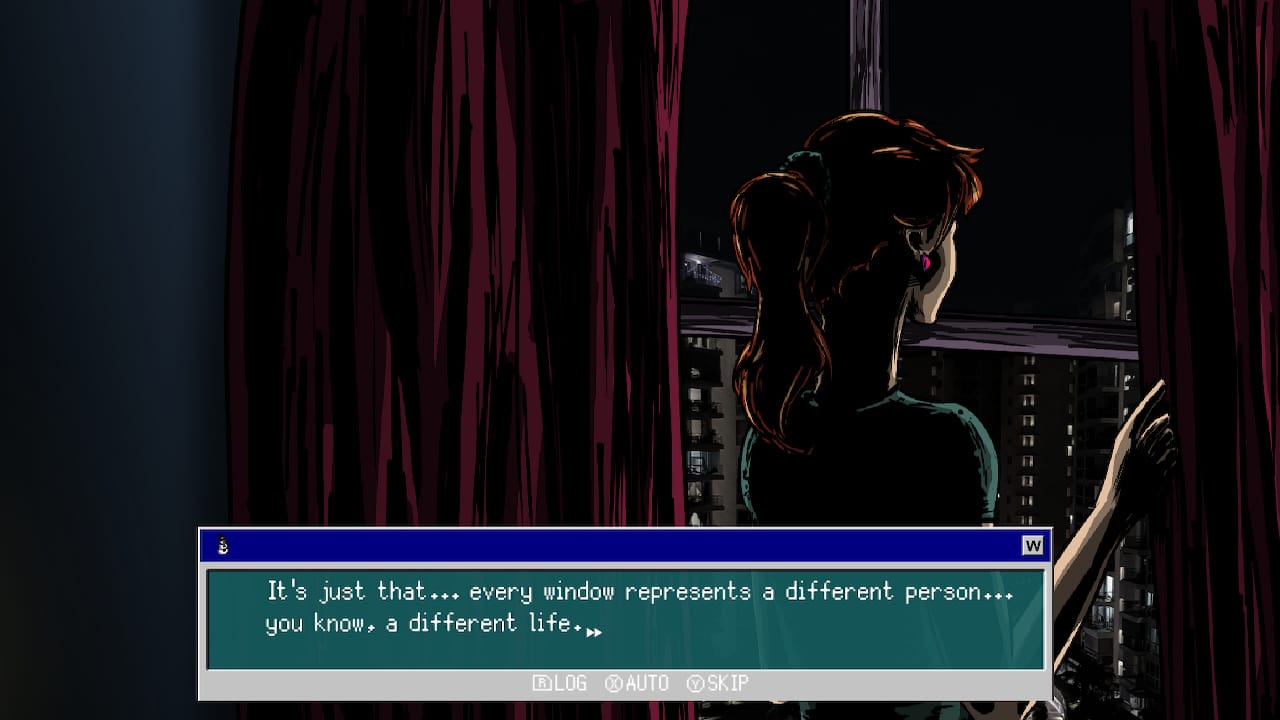This screenshot has height=720, width=1280.
Task: Enable AUTO text advance mode
Action: pos(648,684)
